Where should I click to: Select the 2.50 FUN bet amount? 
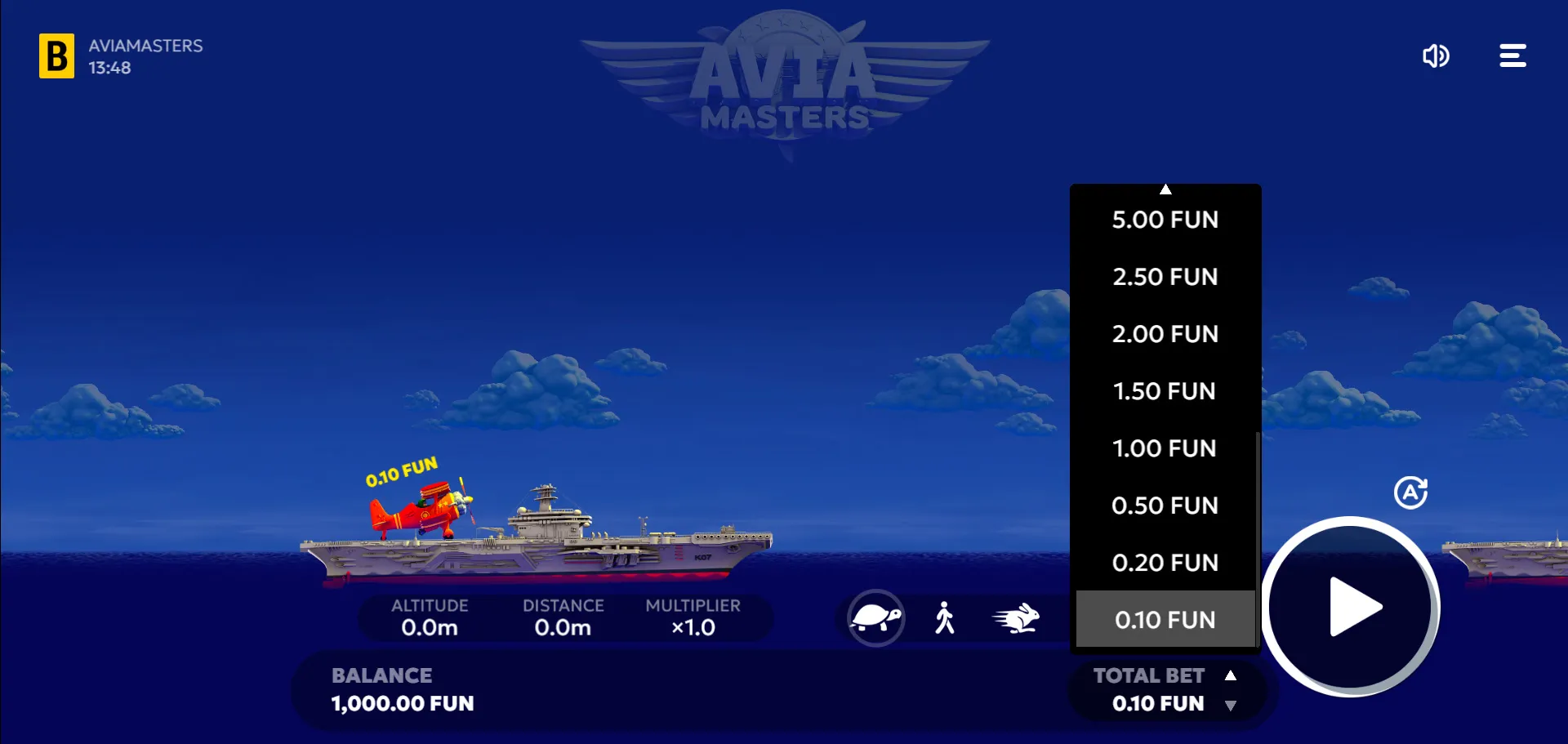(x=1165, y=277)
